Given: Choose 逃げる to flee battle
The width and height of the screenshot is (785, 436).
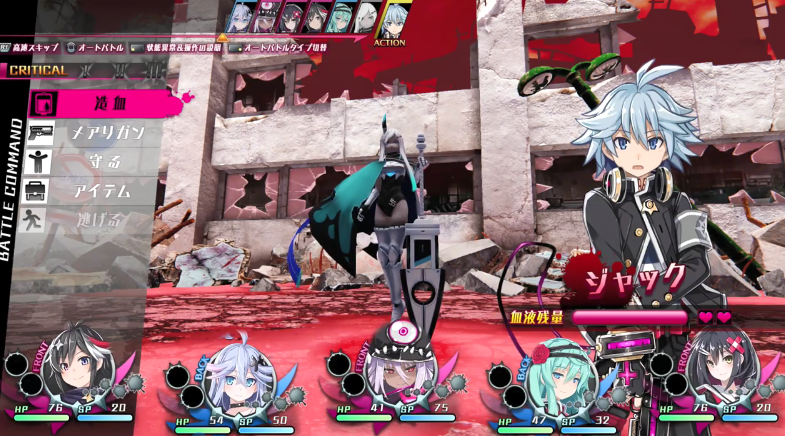Looking at the screenshot, I should 95,219.
